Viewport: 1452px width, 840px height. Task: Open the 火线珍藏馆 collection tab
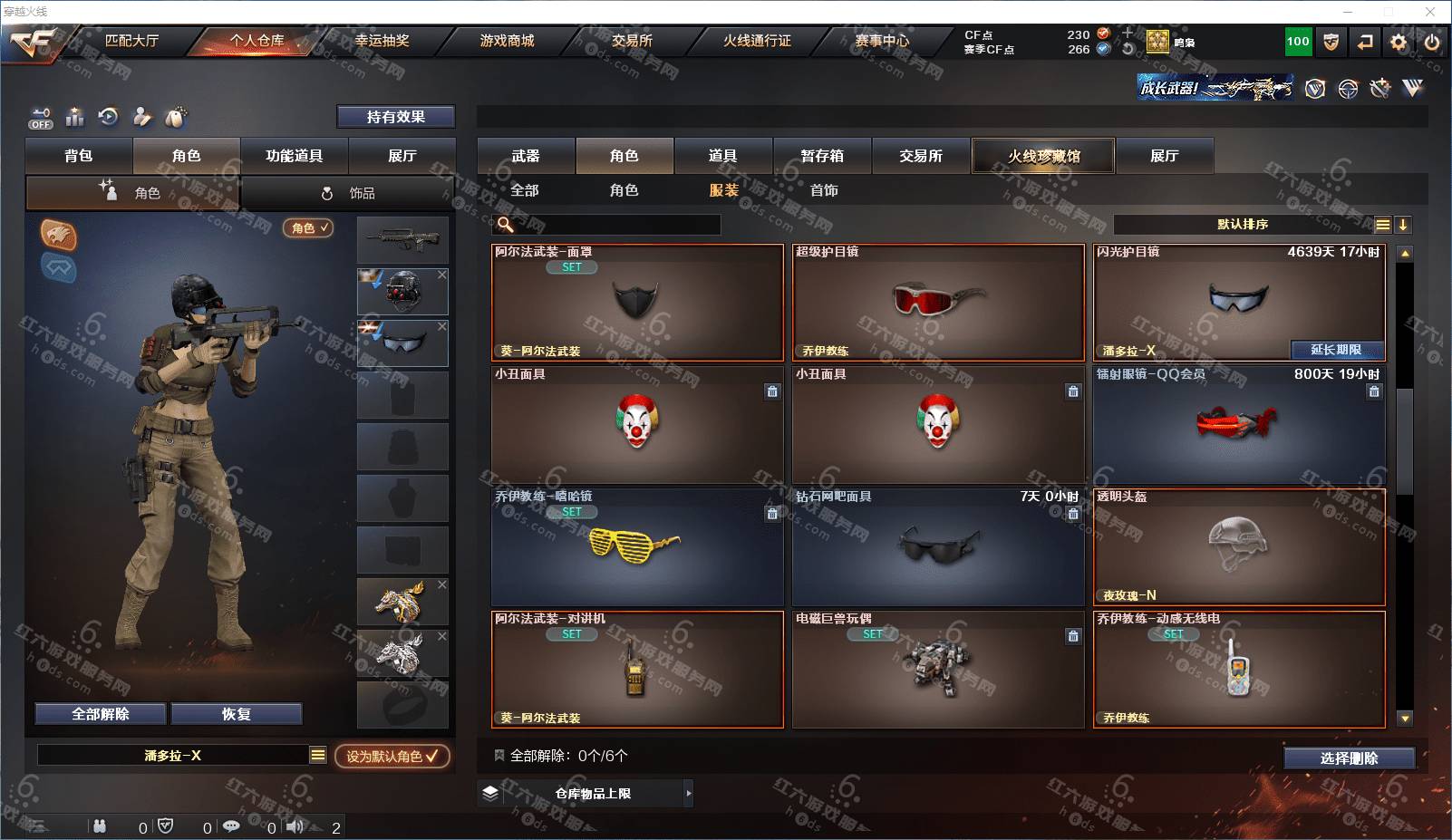click(1043, 156)
